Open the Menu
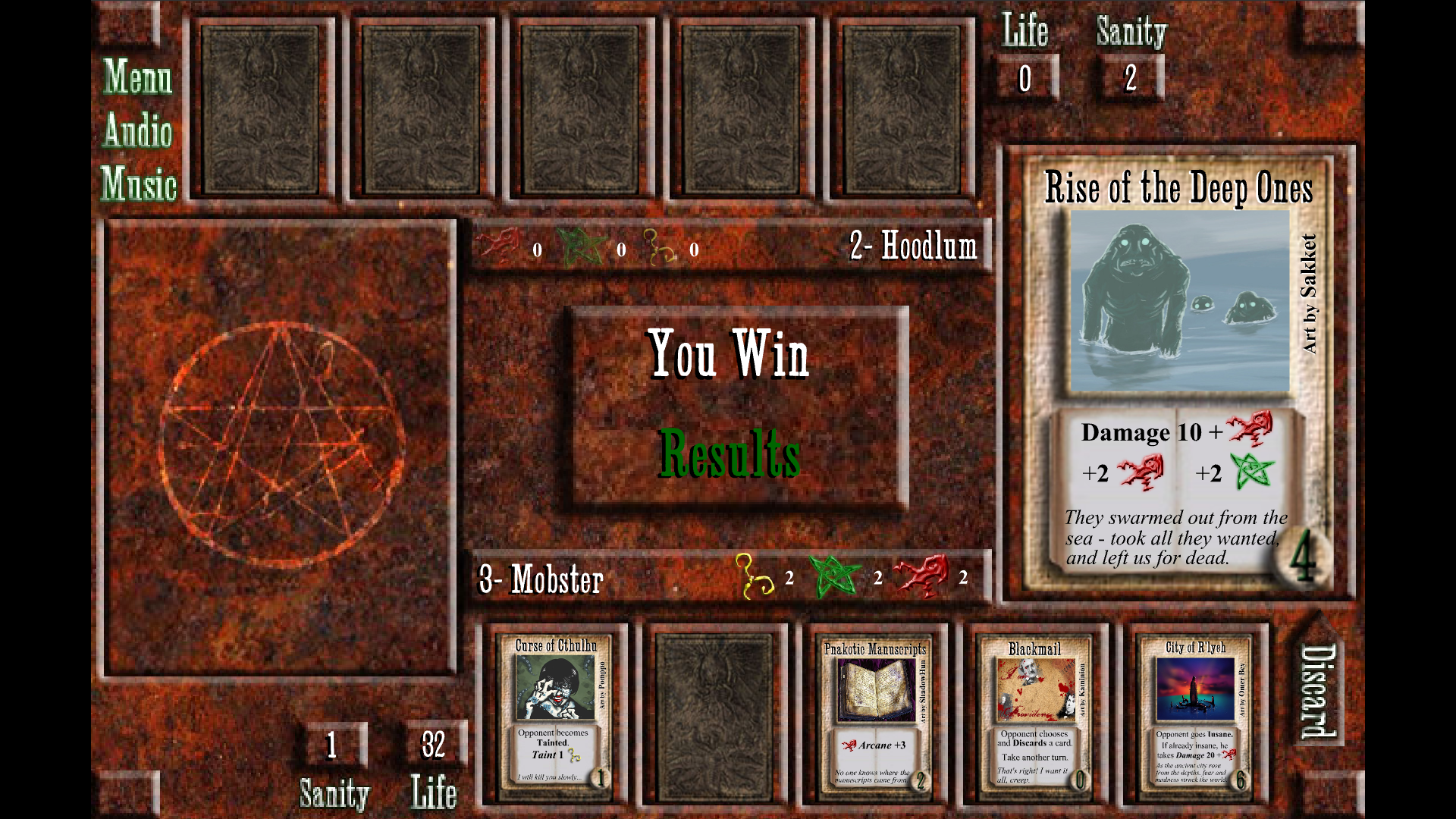Image resolution: width=1456 pixels, height=819 pixels. [x=138, y=77]
